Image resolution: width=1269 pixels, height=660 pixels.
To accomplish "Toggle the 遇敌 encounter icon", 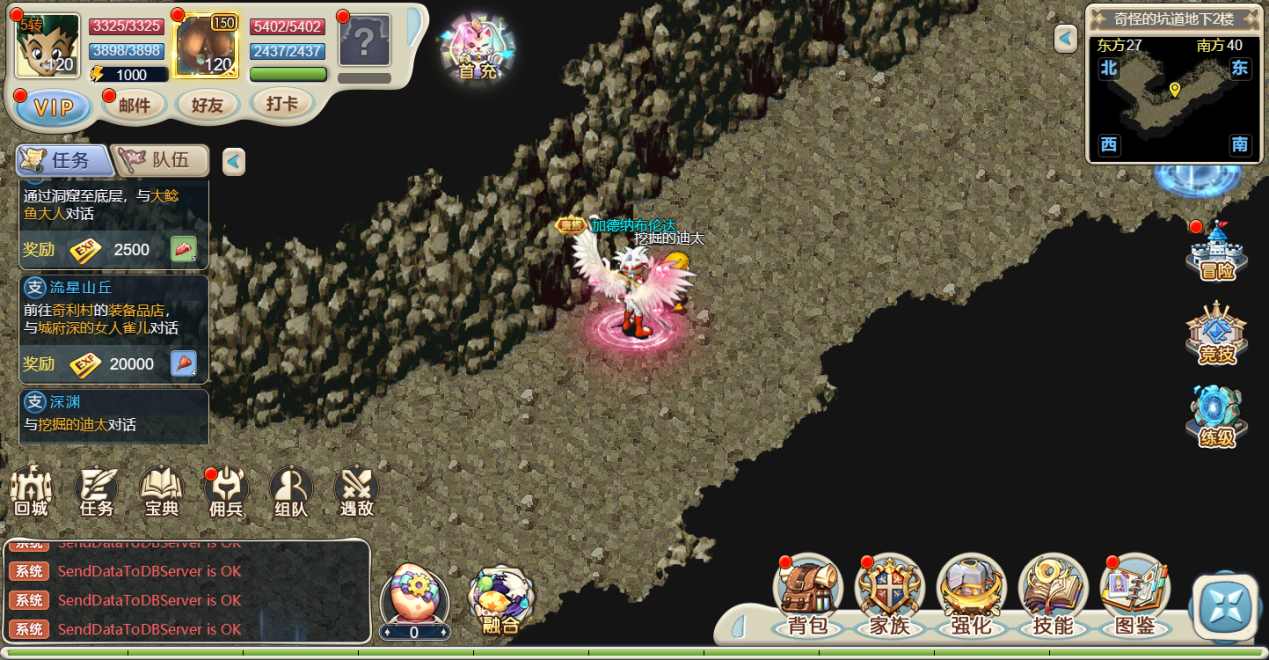I will [356, 491].
